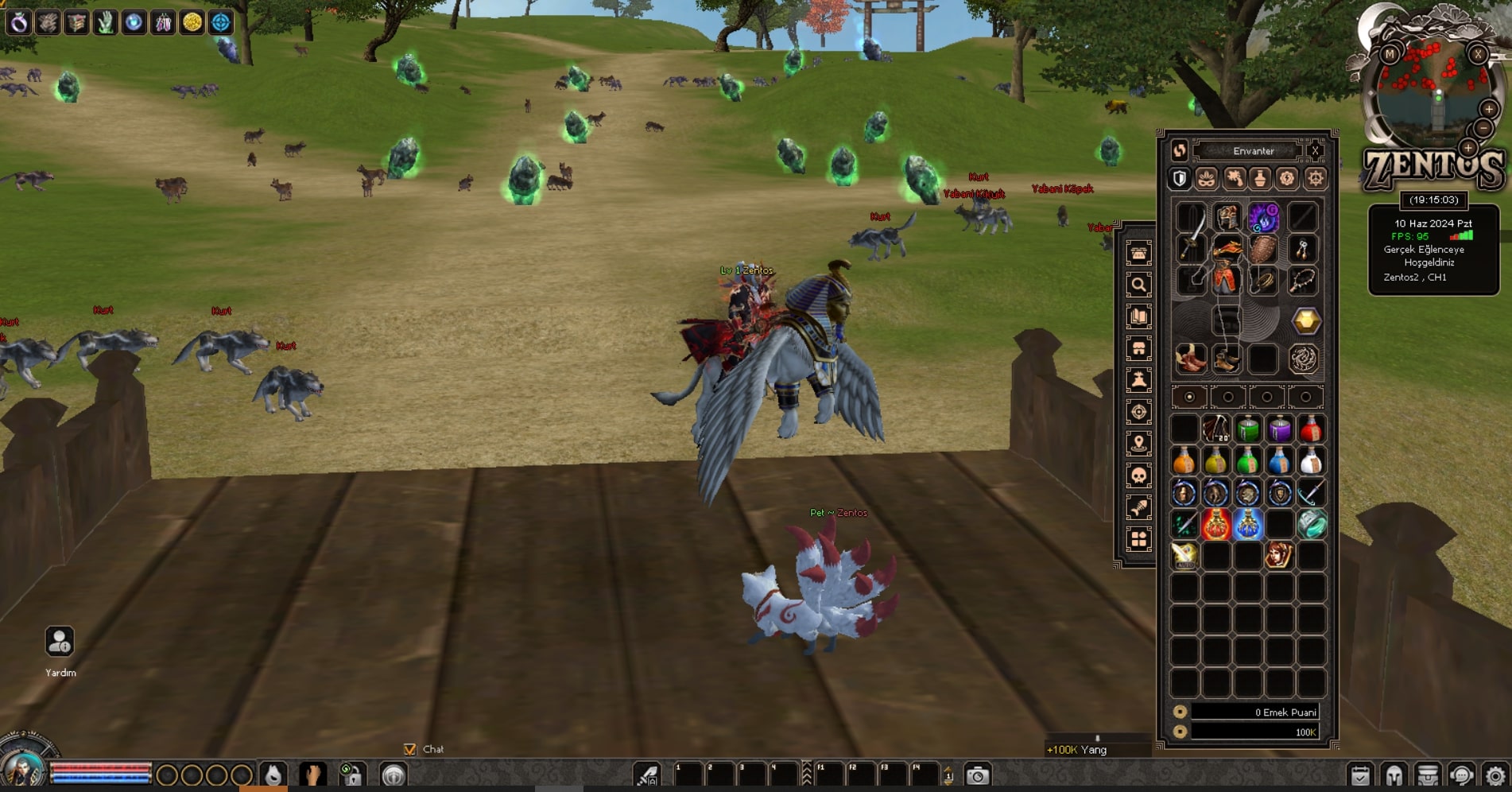The image size is (1512, 792).
Task: Click the map pin side button
Action: tap(1138, 444)
